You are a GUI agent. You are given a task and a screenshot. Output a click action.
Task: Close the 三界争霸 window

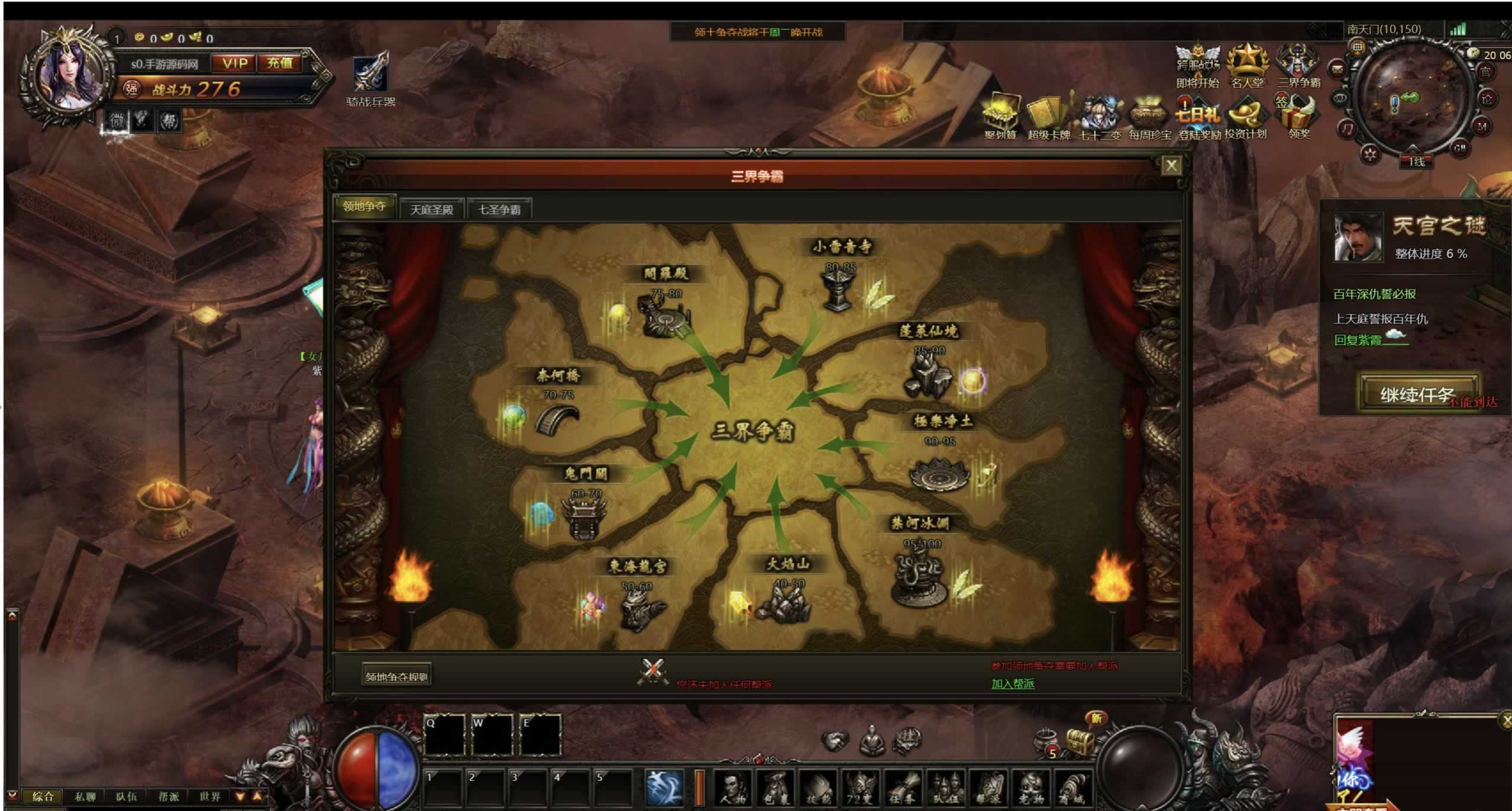click(x=1171, y=166)
